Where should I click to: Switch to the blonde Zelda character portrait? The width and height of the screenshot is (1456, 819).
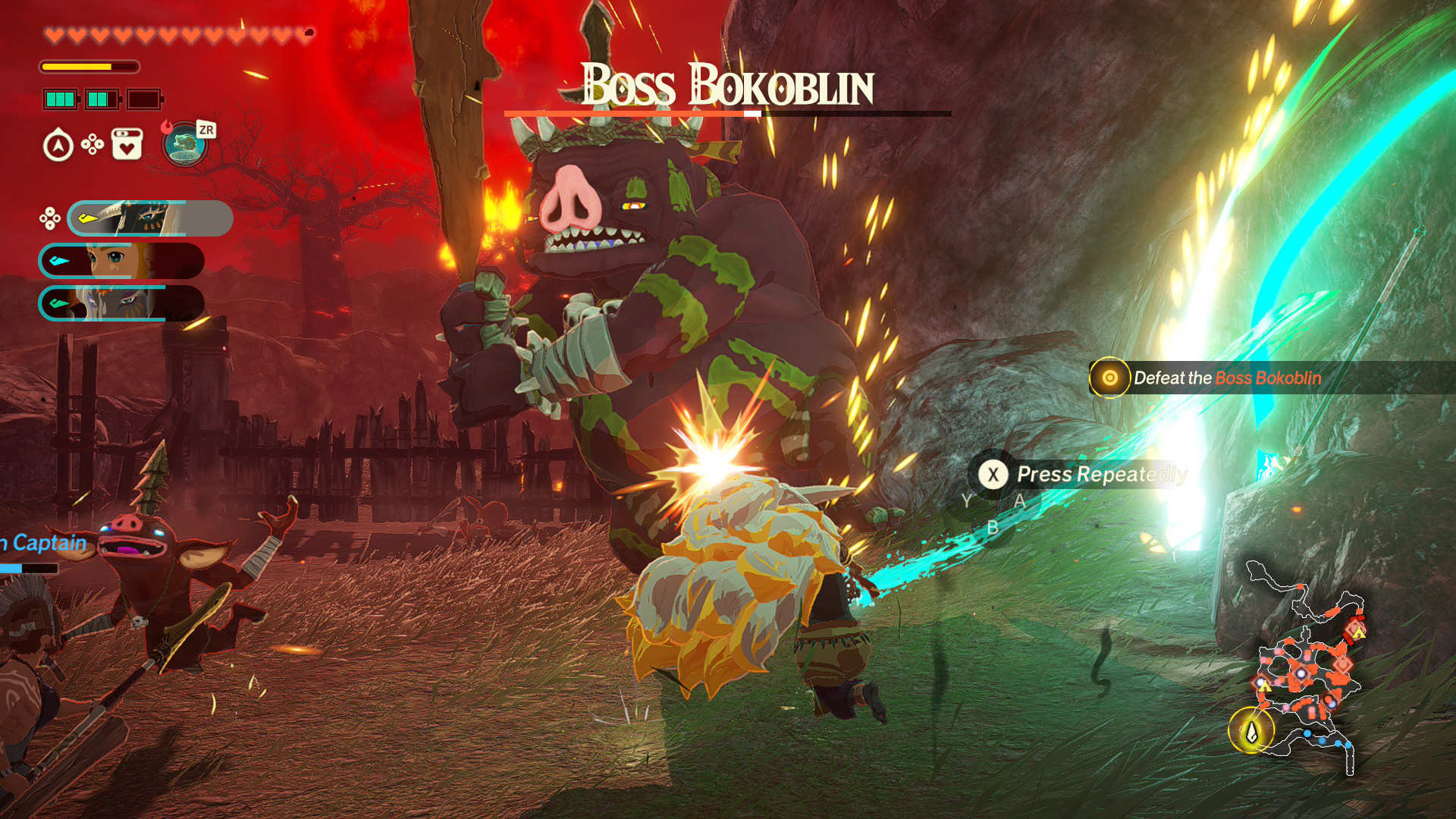121,261
